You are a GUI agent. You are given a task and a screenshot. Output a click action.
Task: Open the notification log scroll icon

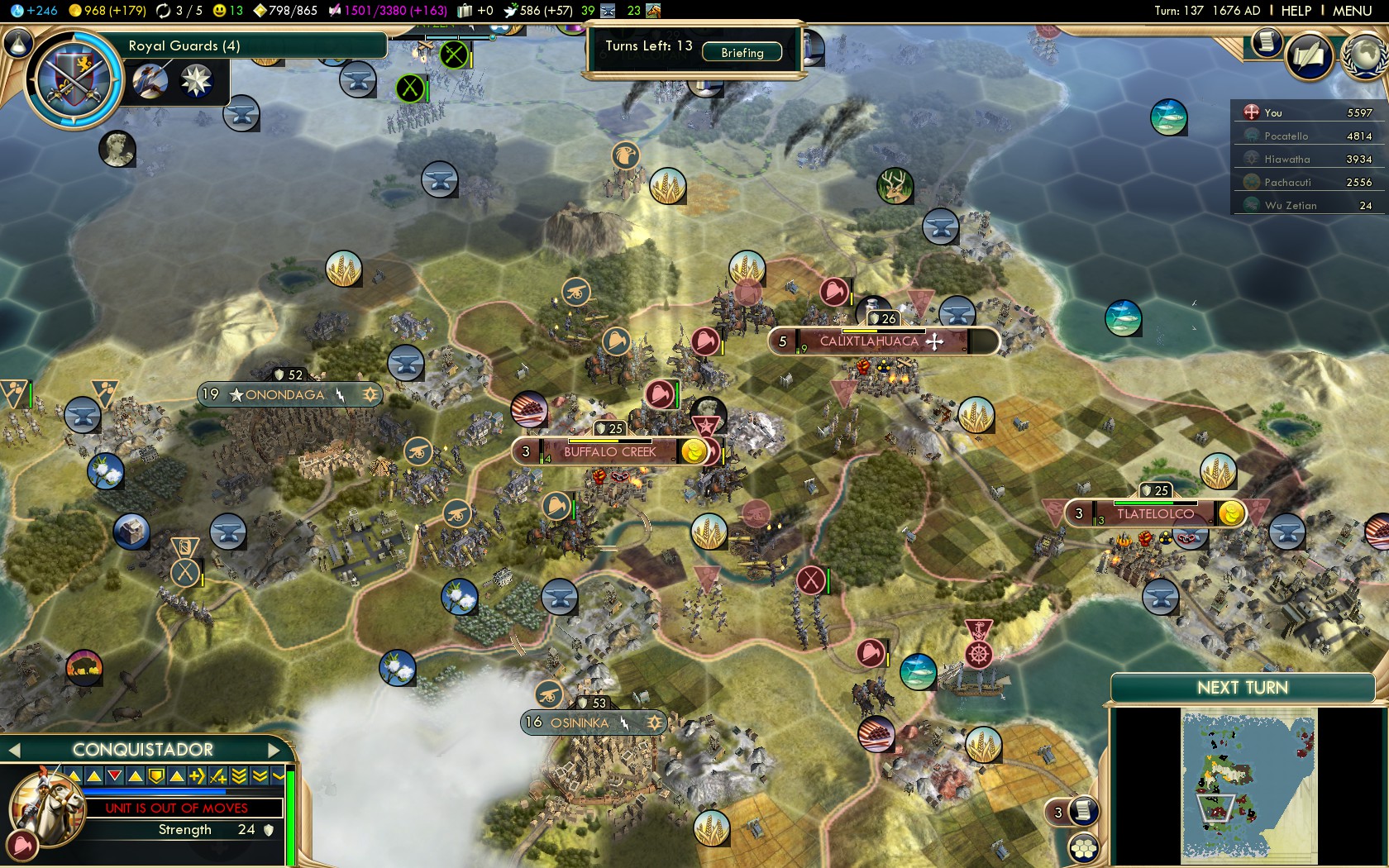[1265, 41]
